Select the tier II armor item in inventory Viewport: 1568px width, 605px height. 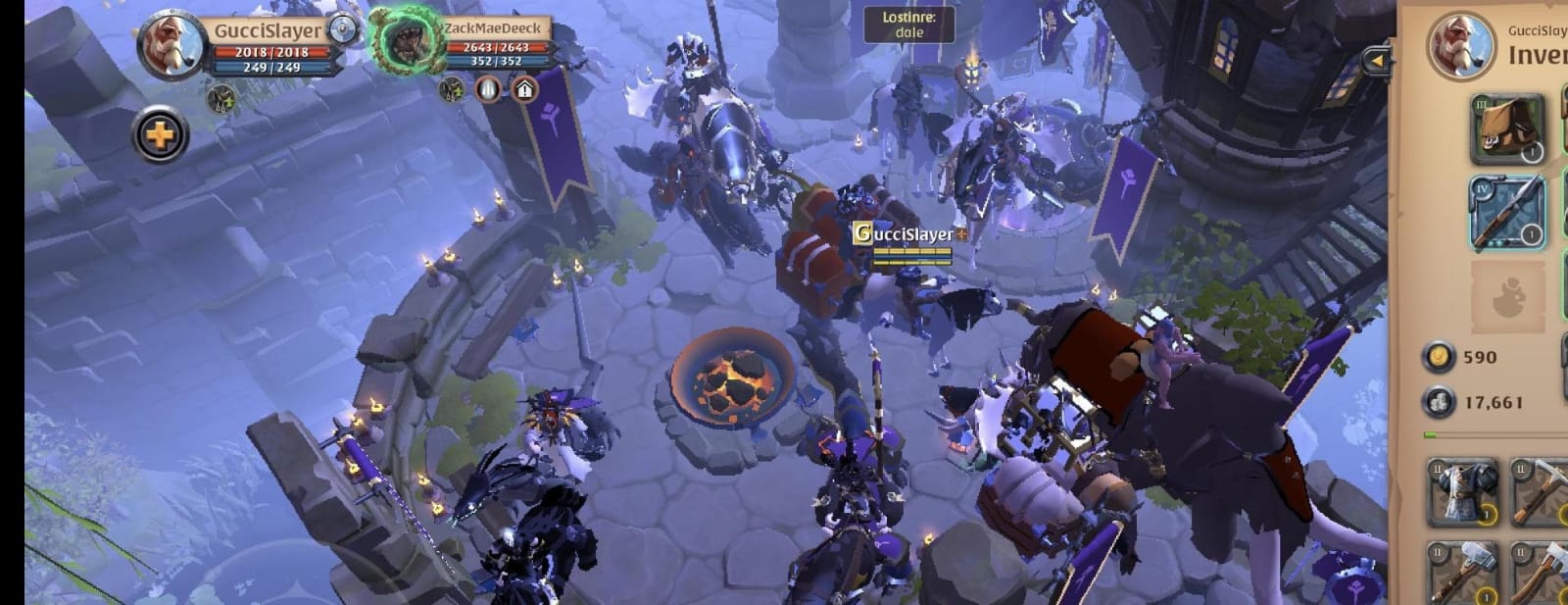click(x=1462, y=491)
